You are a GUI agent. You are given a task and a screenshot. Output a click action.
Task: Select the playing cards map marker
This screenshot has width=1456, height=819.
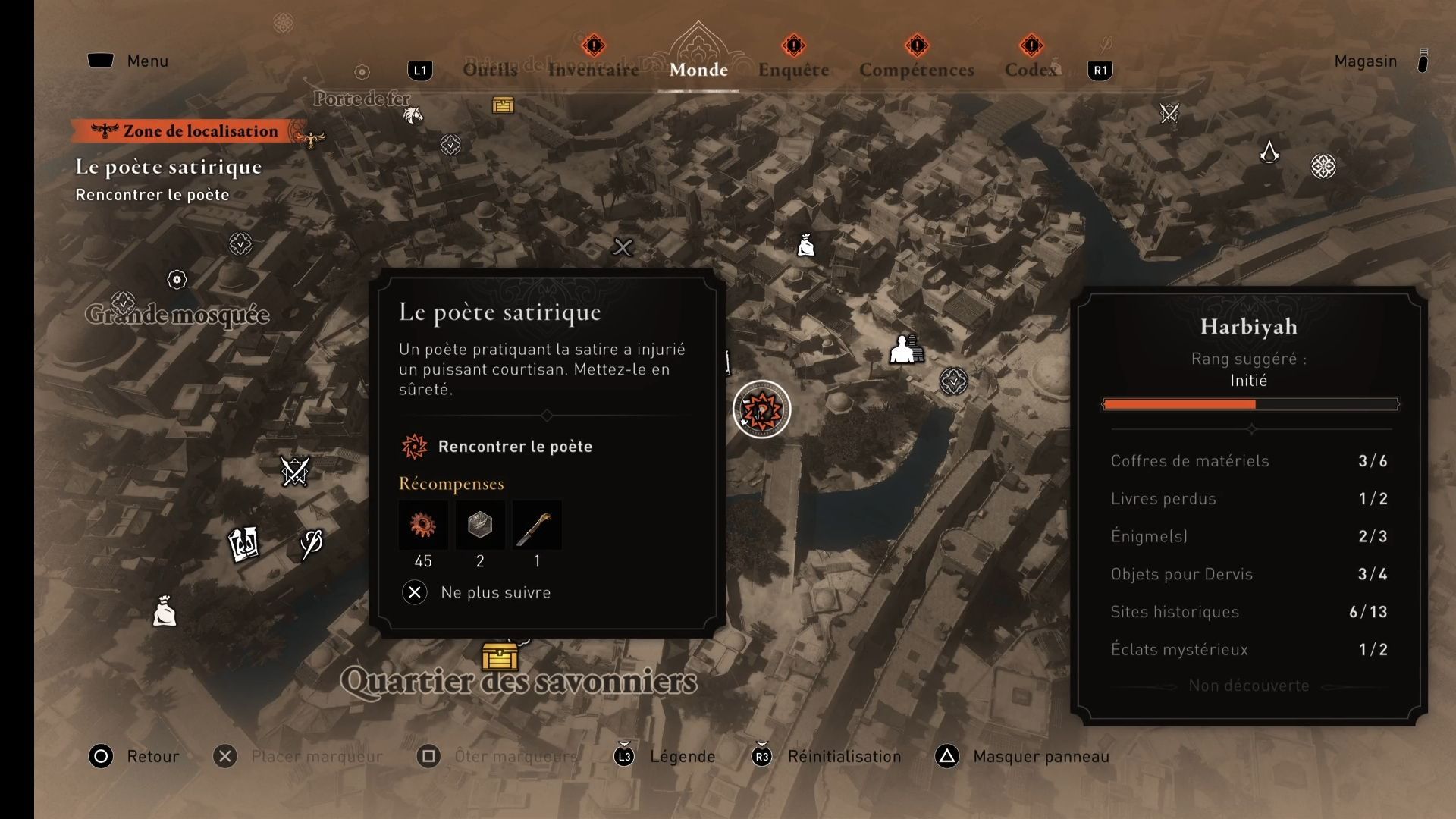(x=243, y=544)
